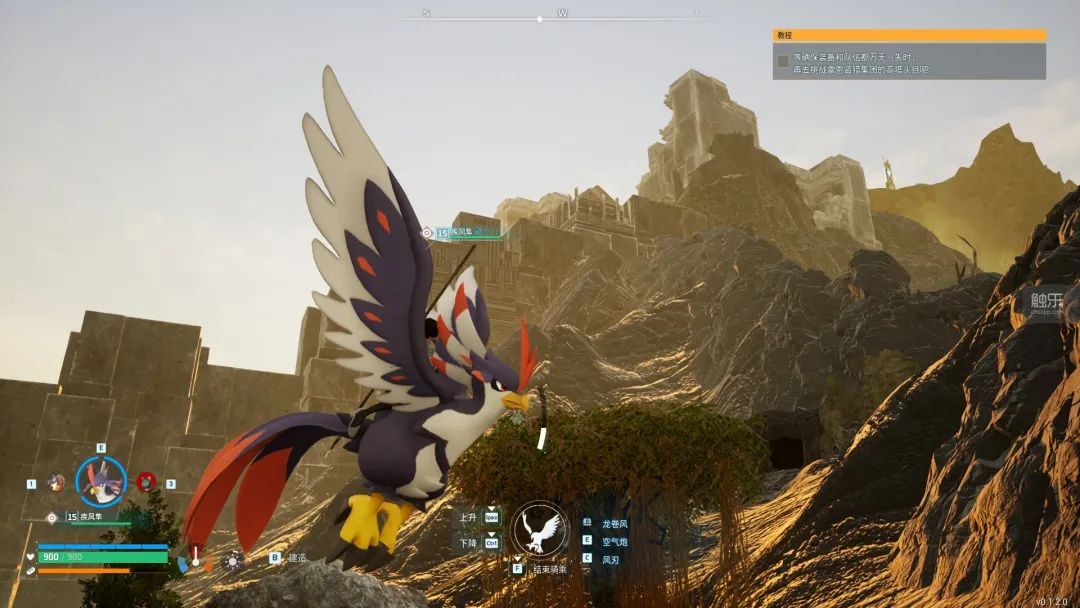Trigger the 风刃 skill
The width and height of the screenshot is (1080, 608).
pos(611,559)
